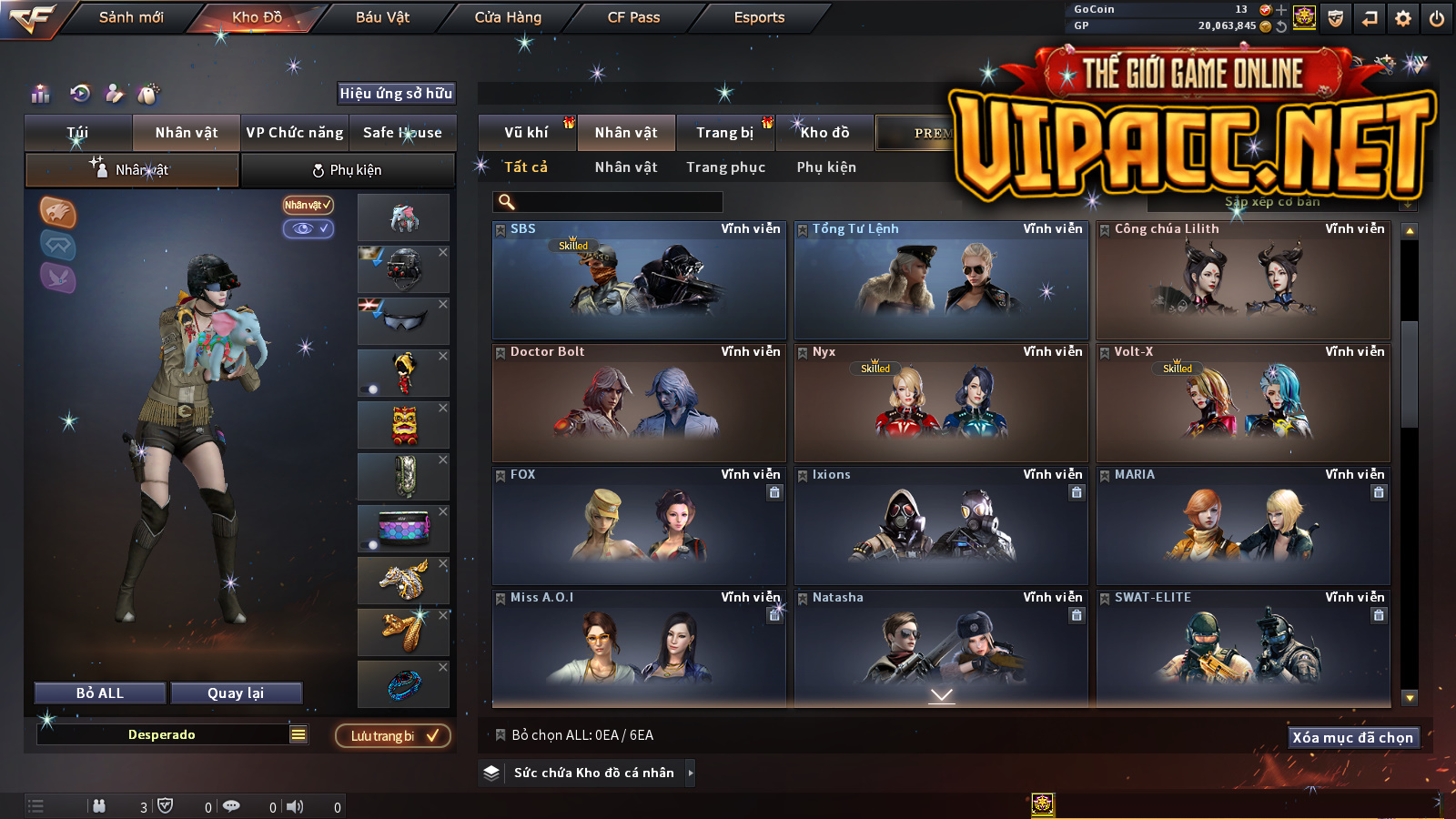Select the Phụ kiện filter in storage

pos(826,167)
